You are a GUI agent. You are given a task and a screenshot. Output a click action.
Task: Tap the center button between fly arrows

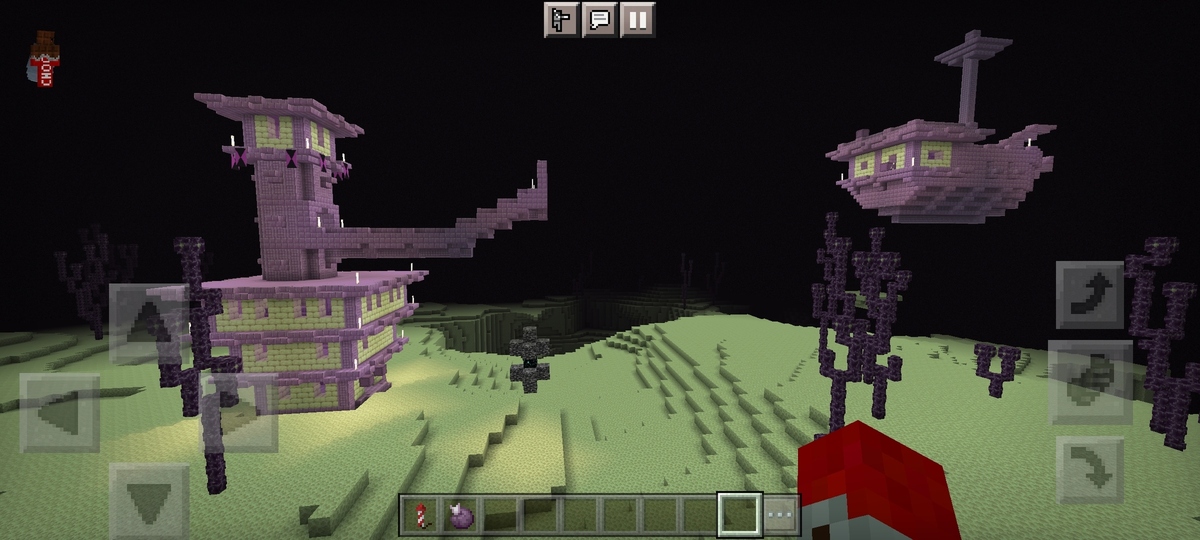point(1091,381)
